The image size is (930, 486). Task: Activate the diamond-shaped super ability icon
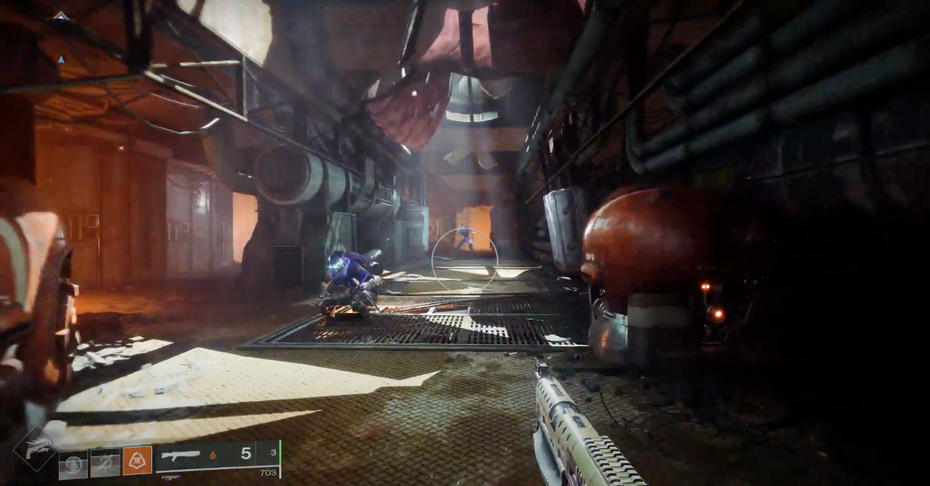point(33,449)
